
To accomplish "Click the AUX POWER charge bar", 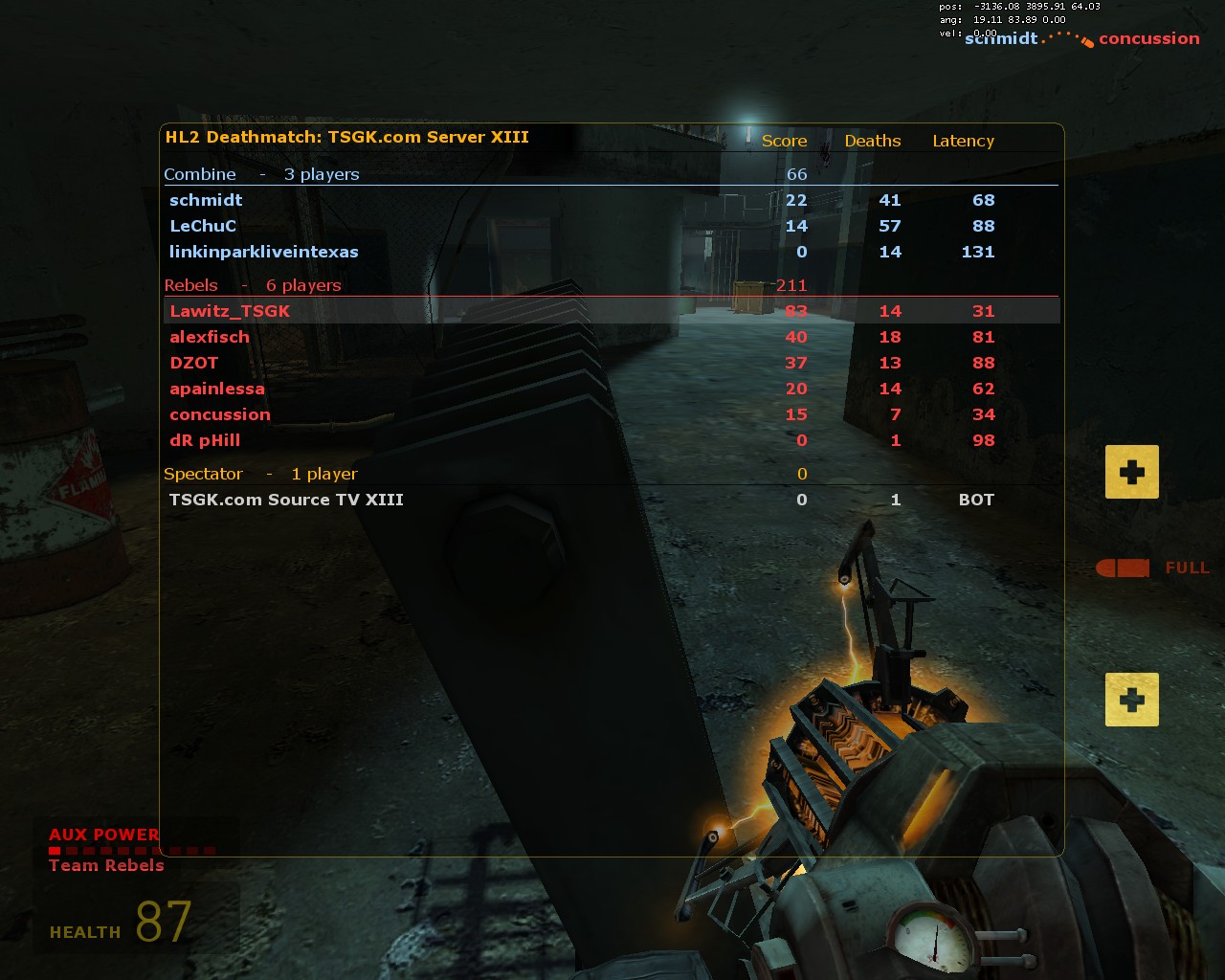I will click(x=129, y=848).
